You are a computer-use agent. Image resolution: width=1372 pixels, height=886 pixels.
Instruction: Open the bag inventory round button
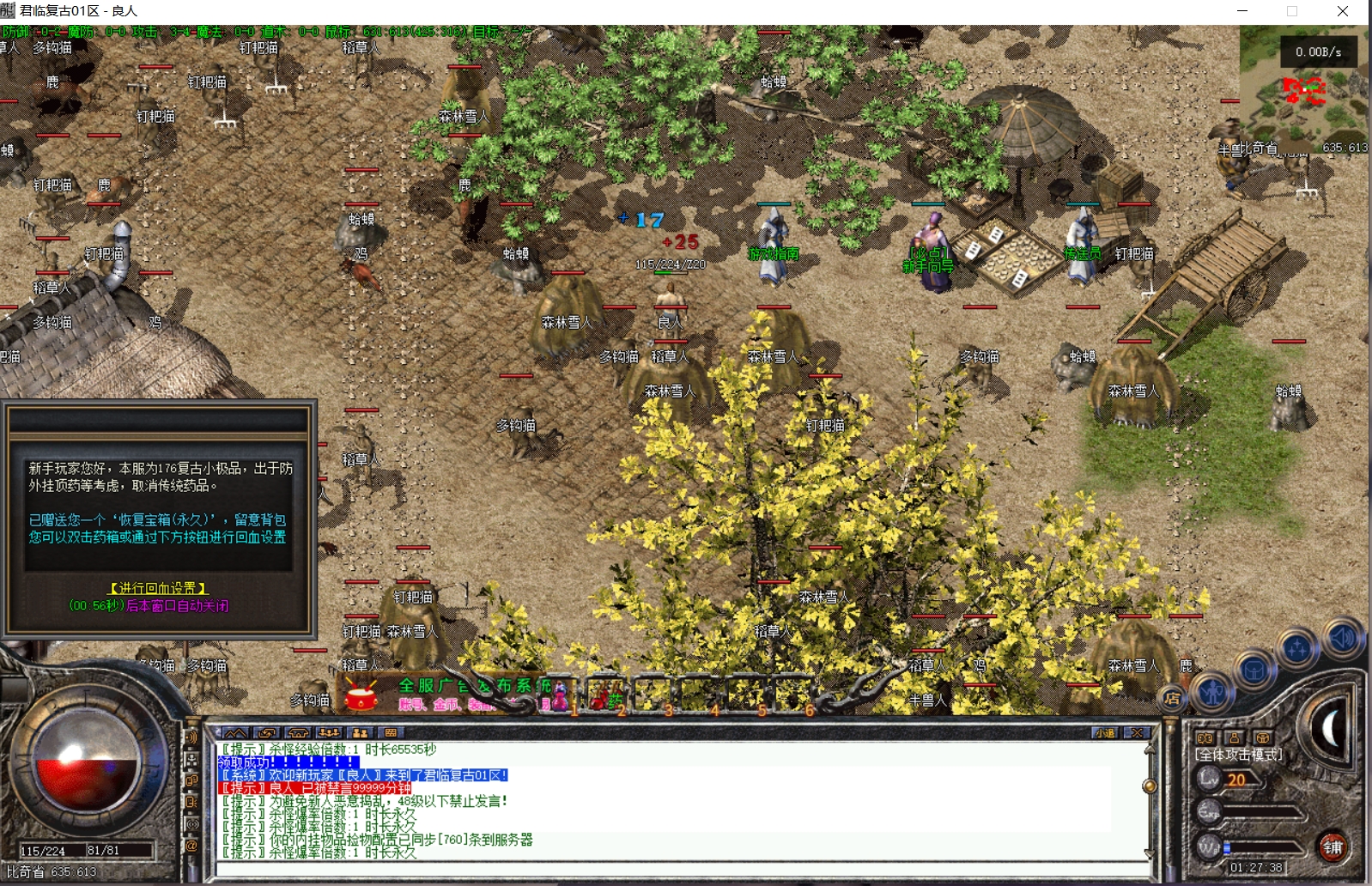[1254, 669]
